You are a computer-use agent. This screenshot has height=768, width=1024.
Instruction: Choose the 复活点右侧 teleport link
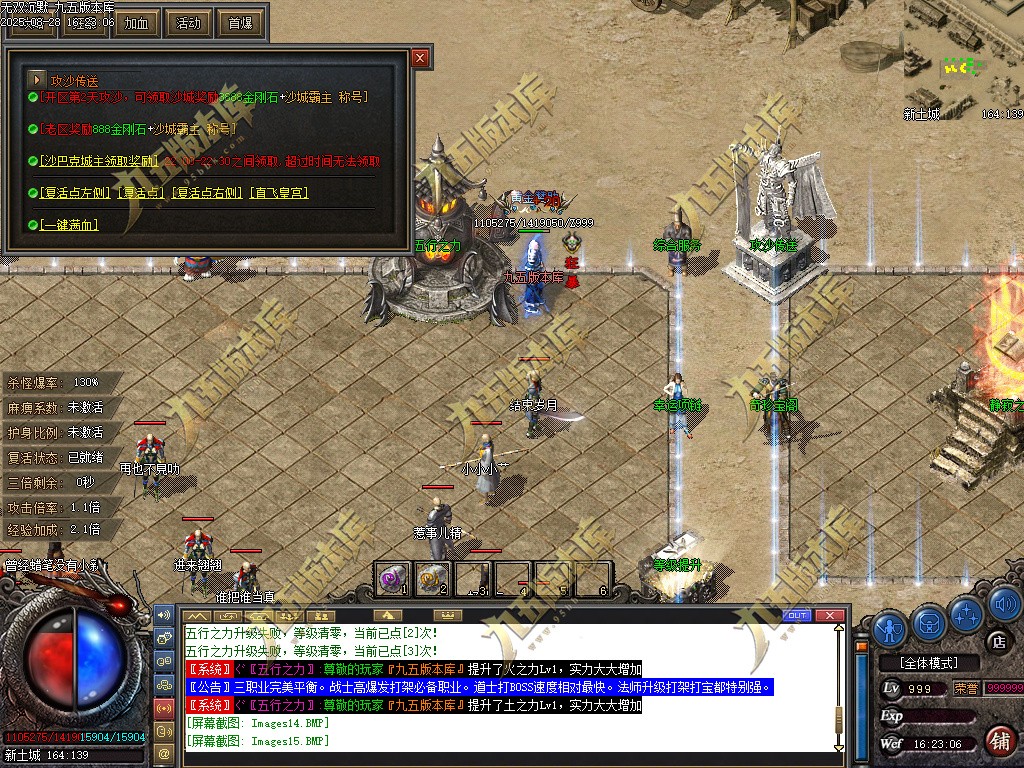click(x=209, y=192)
